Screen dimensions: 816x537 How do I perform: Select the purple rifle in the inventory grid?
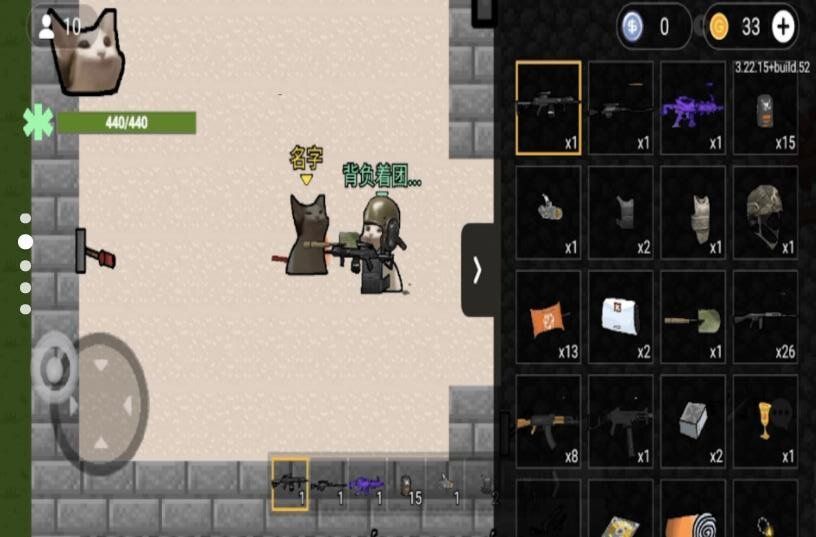click(x=693, y=108)
